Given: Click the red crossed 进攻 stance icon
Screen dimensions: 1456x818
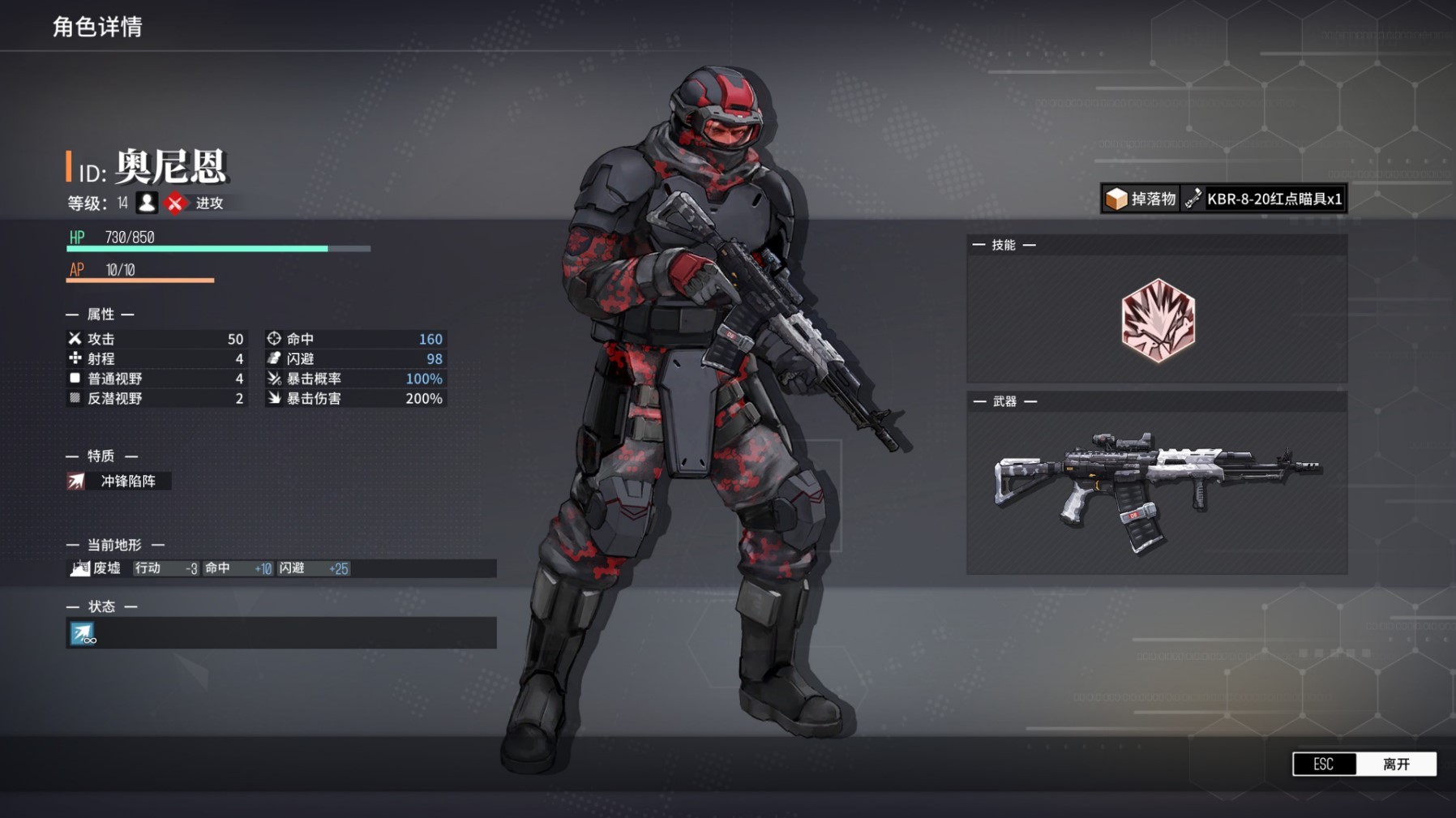Looking at the screenshot, I should (175, 203).
